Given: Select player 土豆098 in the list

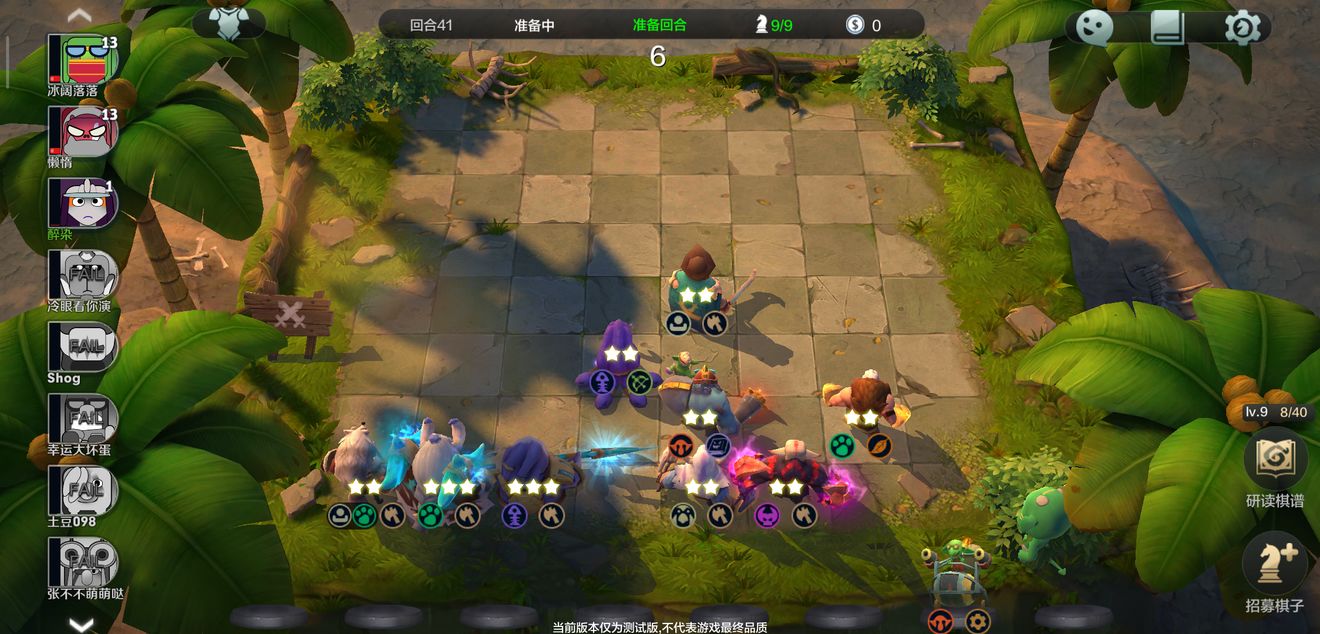Looking at the screenshot, I should tap(84, 491).
